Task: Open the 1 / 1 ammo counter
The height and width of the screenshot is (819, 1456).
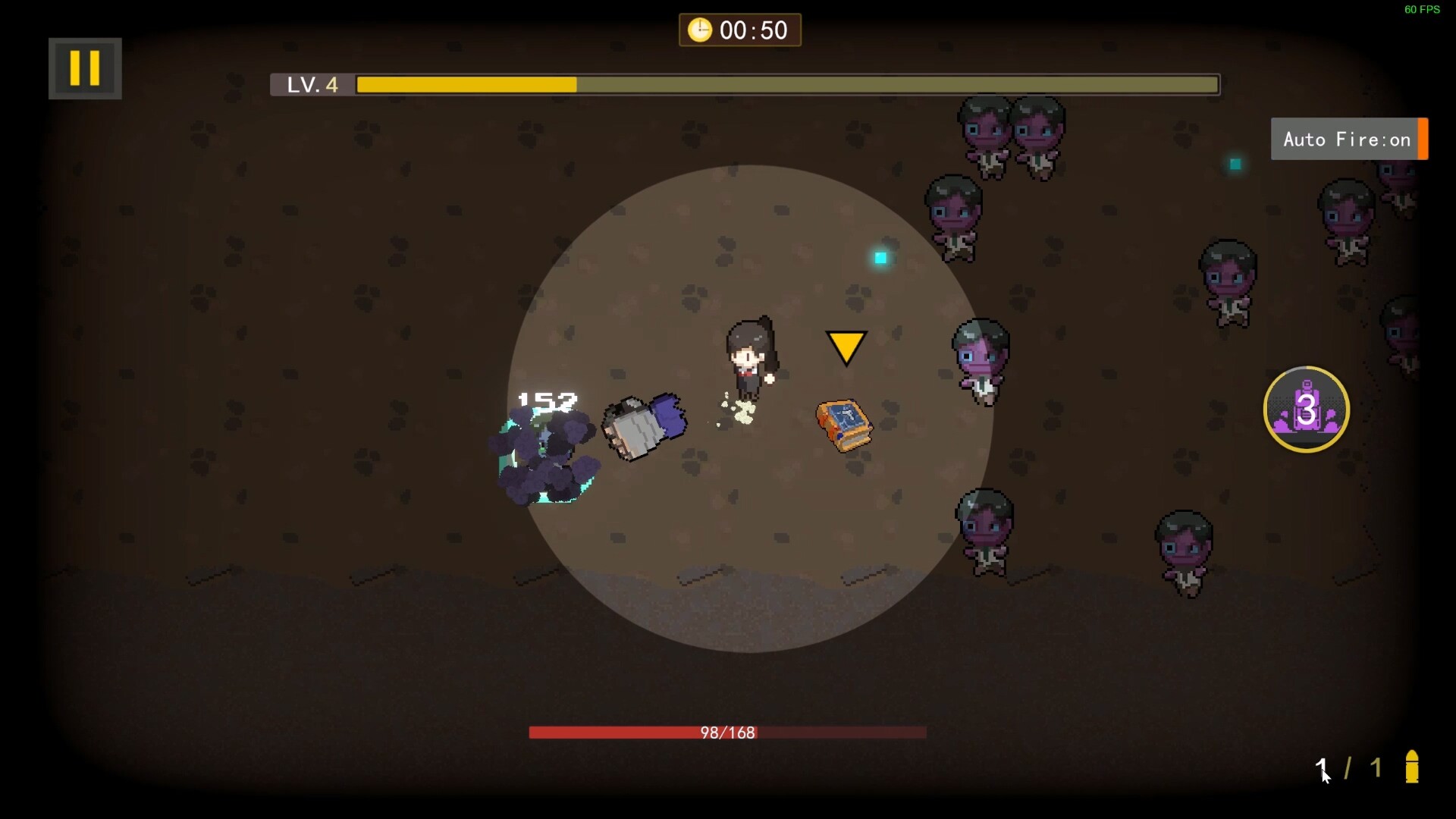Action: pos(1348,767)
